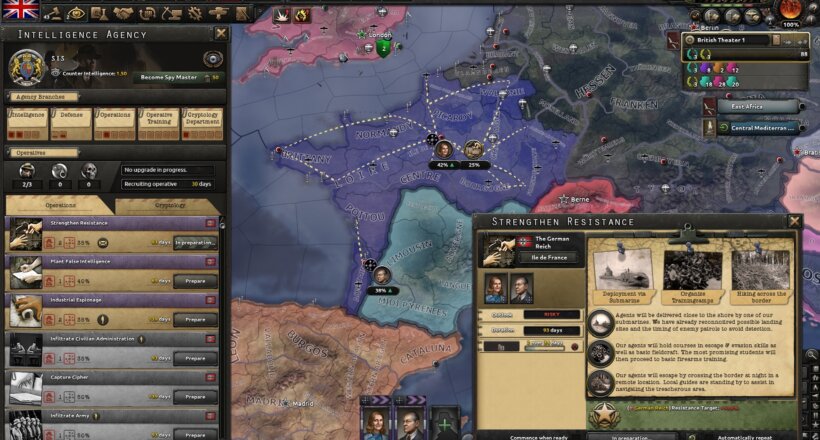820x440 pixels.
Task: Prepare the Industrial Espionage operation
Action: click(195, 320)
